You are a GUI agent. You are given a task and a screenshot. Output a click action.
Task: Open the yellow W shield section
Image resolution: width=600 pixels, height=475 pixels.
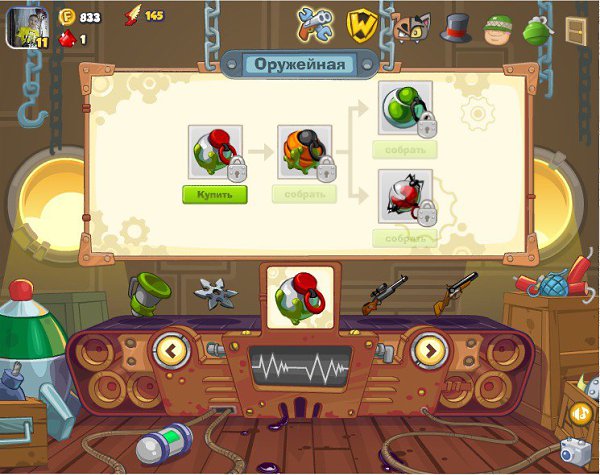361,23
